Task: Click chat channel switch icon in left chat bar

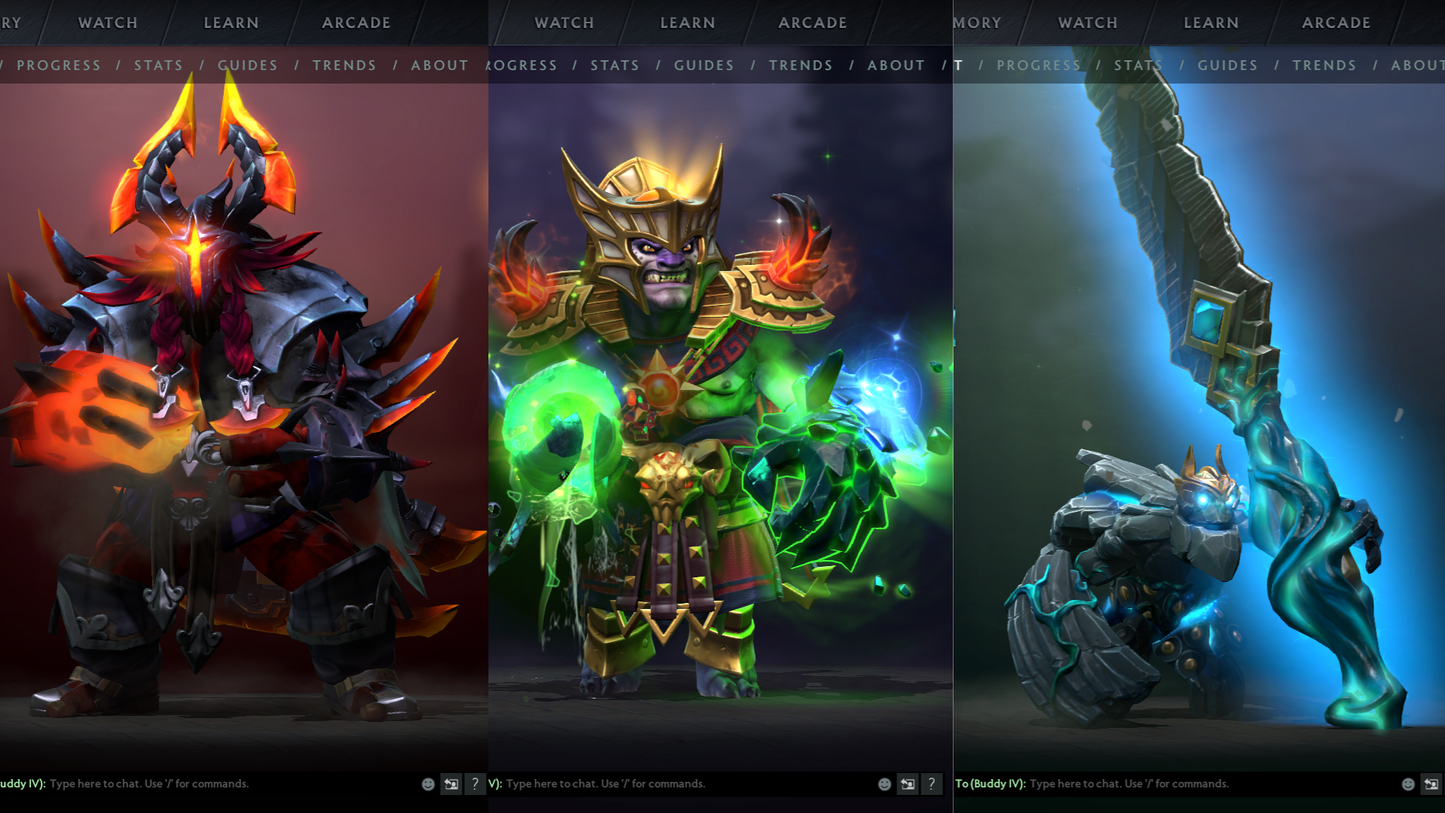Action: [451, 784]
